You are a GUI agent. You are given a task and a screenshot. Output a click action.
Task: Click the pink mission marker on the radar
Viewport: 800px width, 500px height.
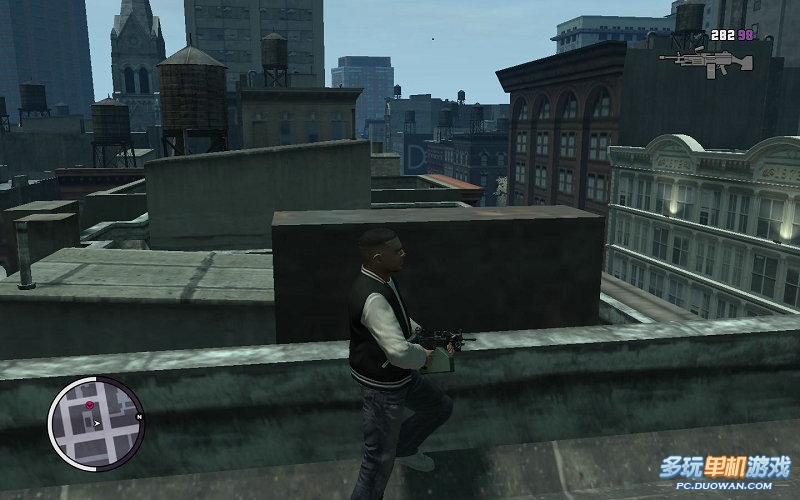(x=89, y=405)
